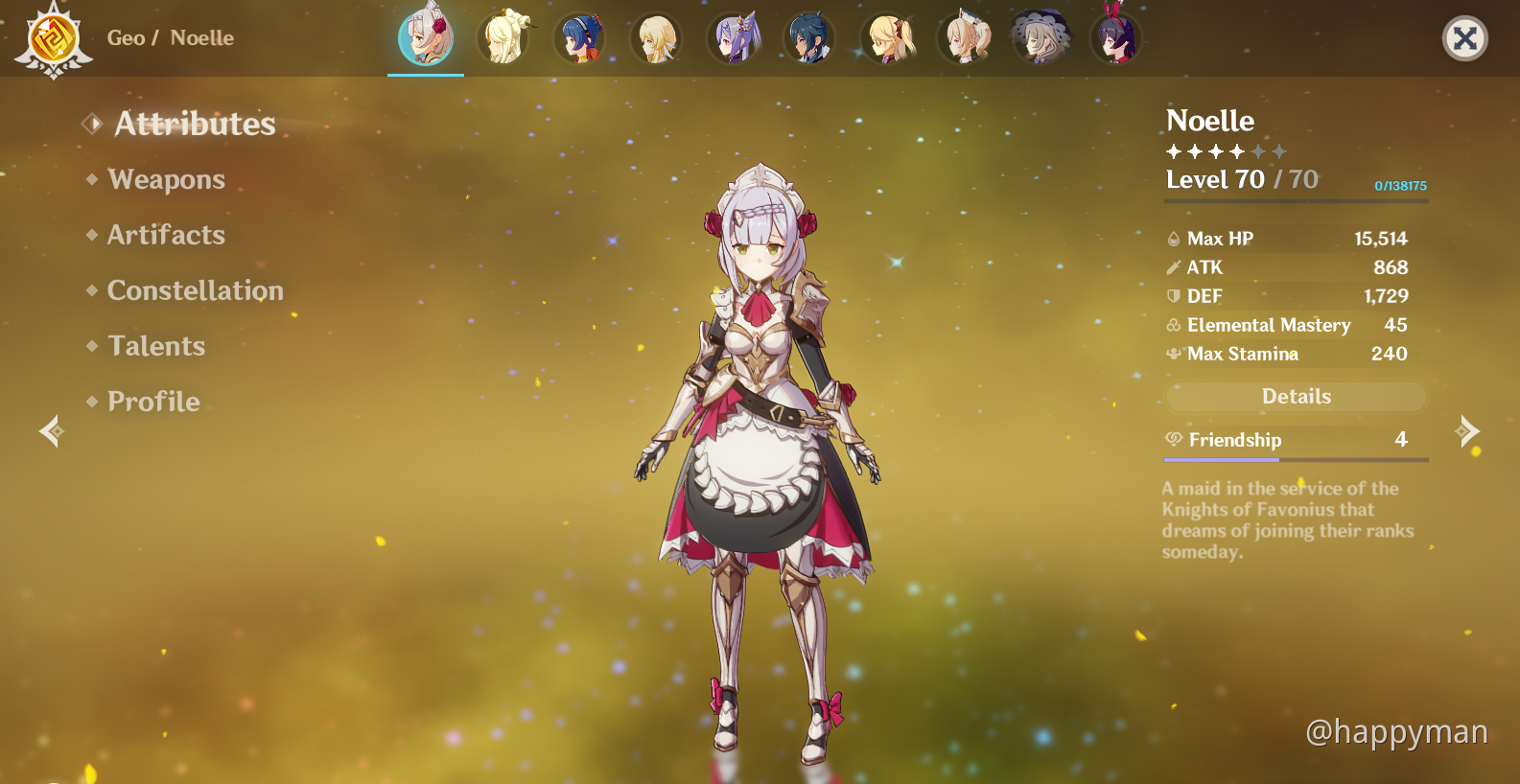Click the left arrow to view previous character
1520x784 pixels.
click(x=52, y=431)
